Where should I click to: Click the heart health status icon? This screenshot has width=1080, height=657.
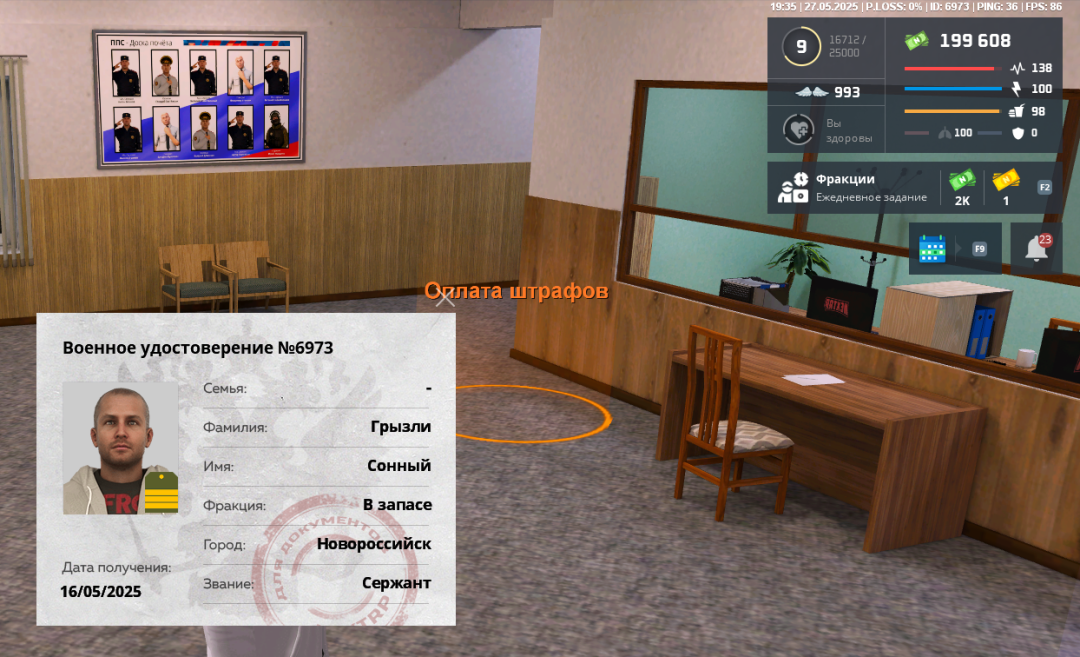(x=798, y=130)
